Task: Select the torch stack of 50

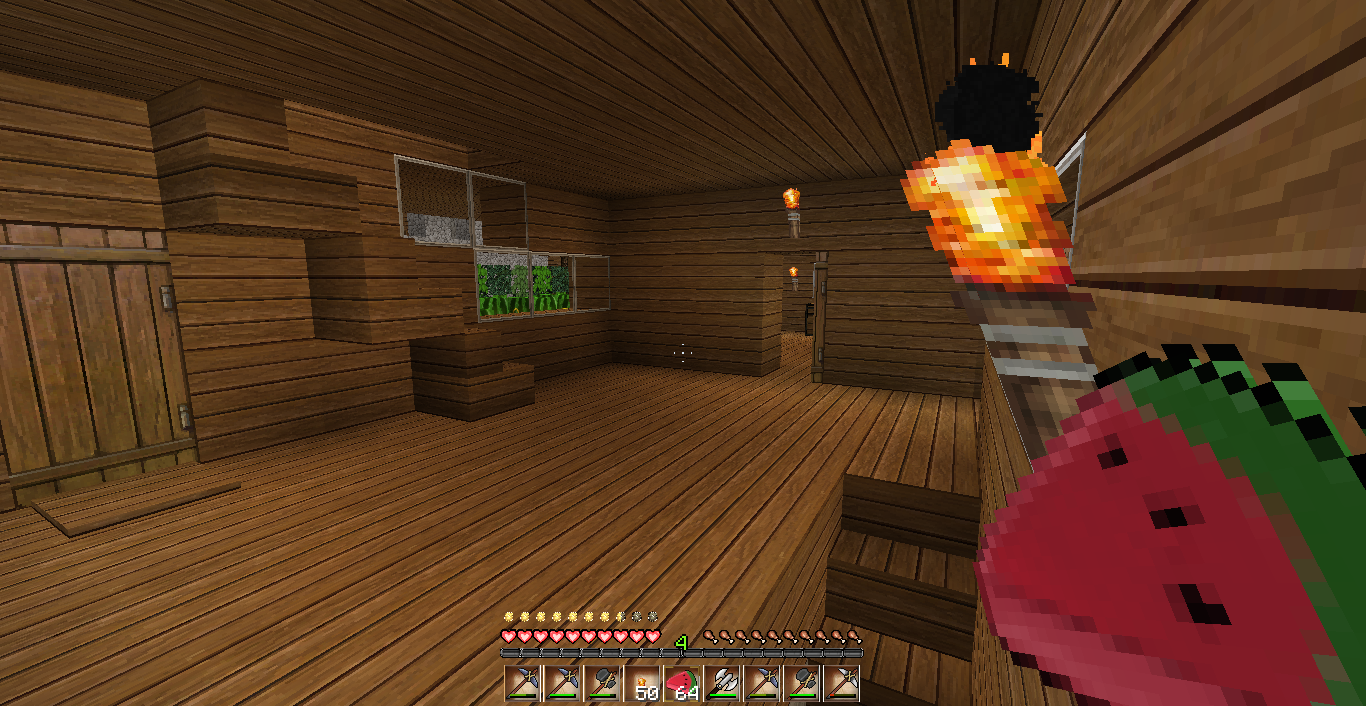Action: tap(642, 683)
